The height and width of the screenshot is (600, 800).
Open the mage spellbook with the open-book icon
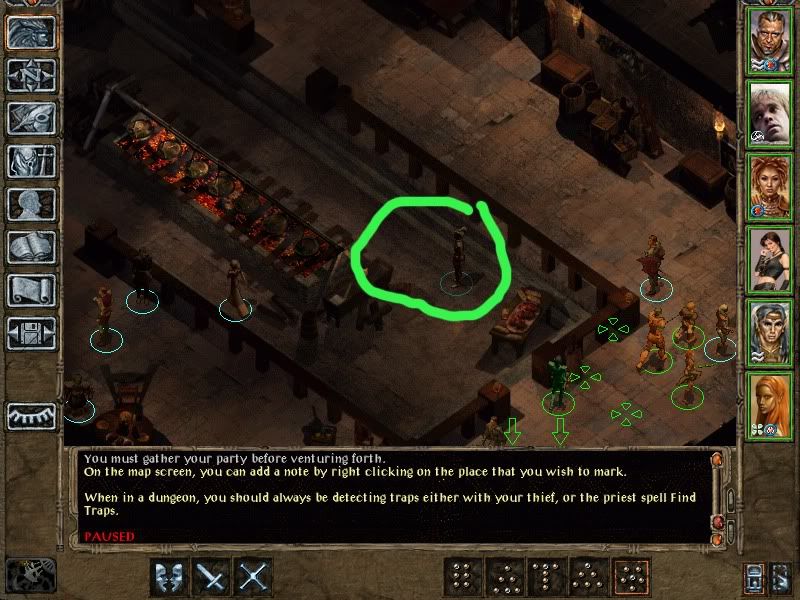(31, 247)
